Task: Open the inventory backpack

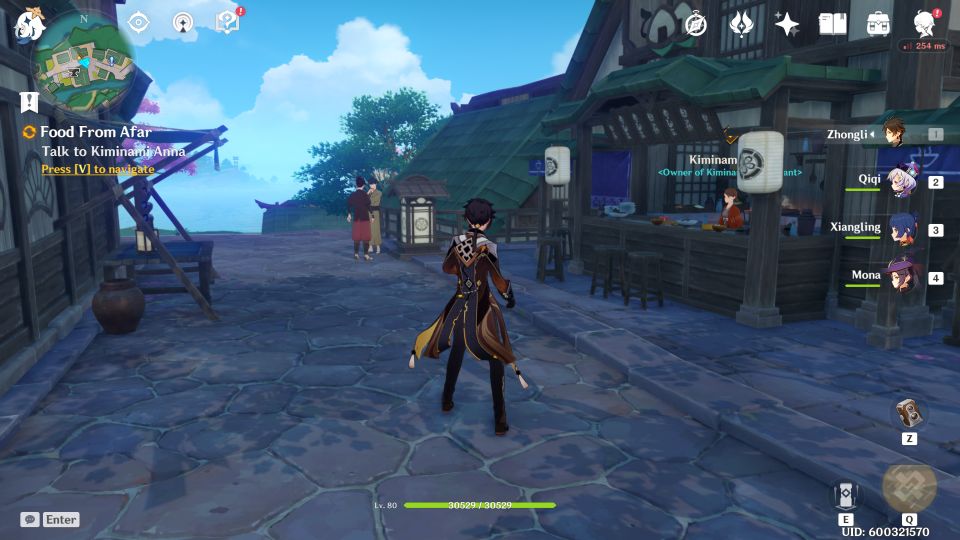Action: (x=879, y=24)
